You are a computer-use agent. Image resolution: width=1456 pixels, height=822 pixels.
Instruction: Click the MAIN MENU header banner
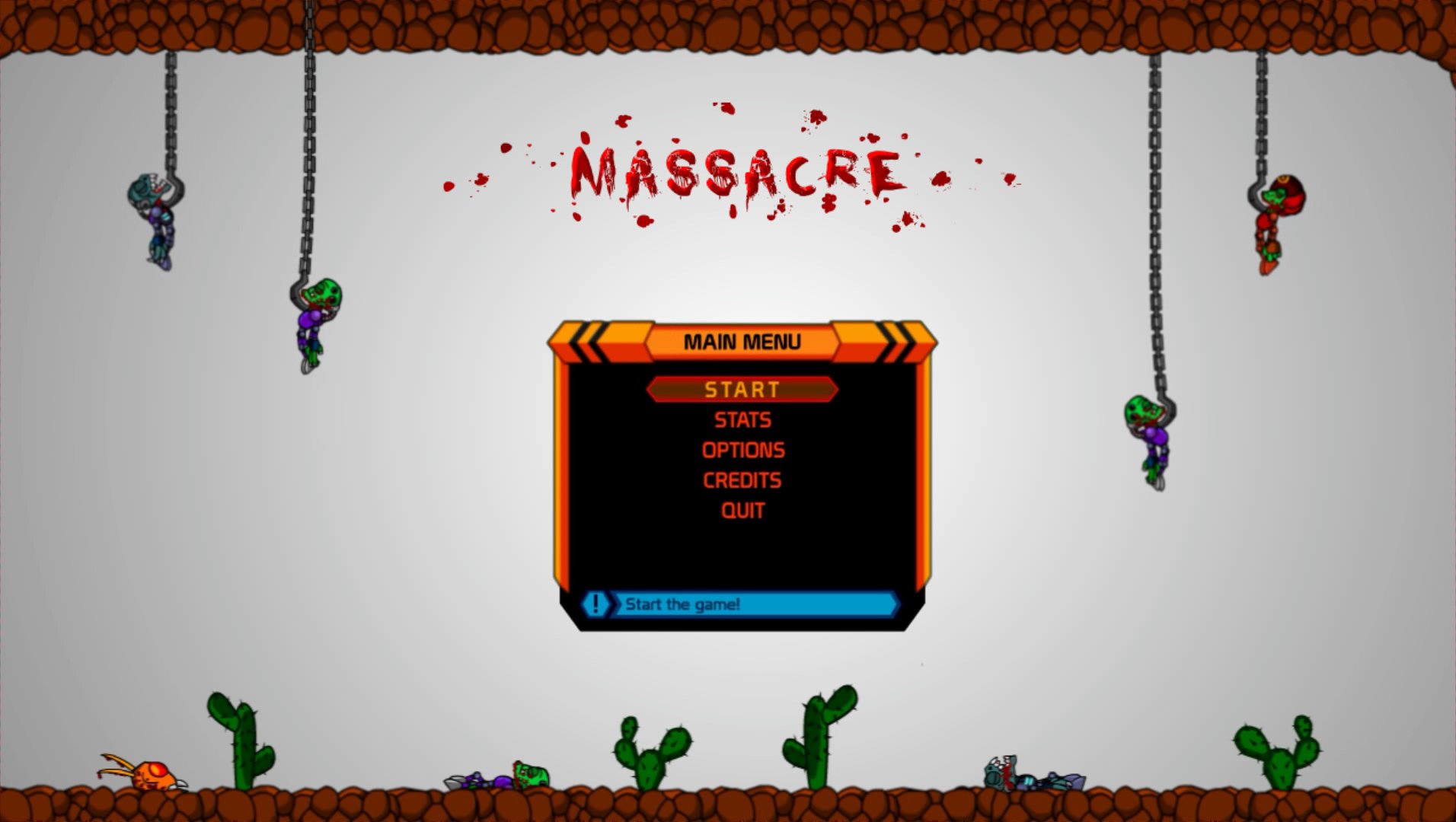point(742,341)
